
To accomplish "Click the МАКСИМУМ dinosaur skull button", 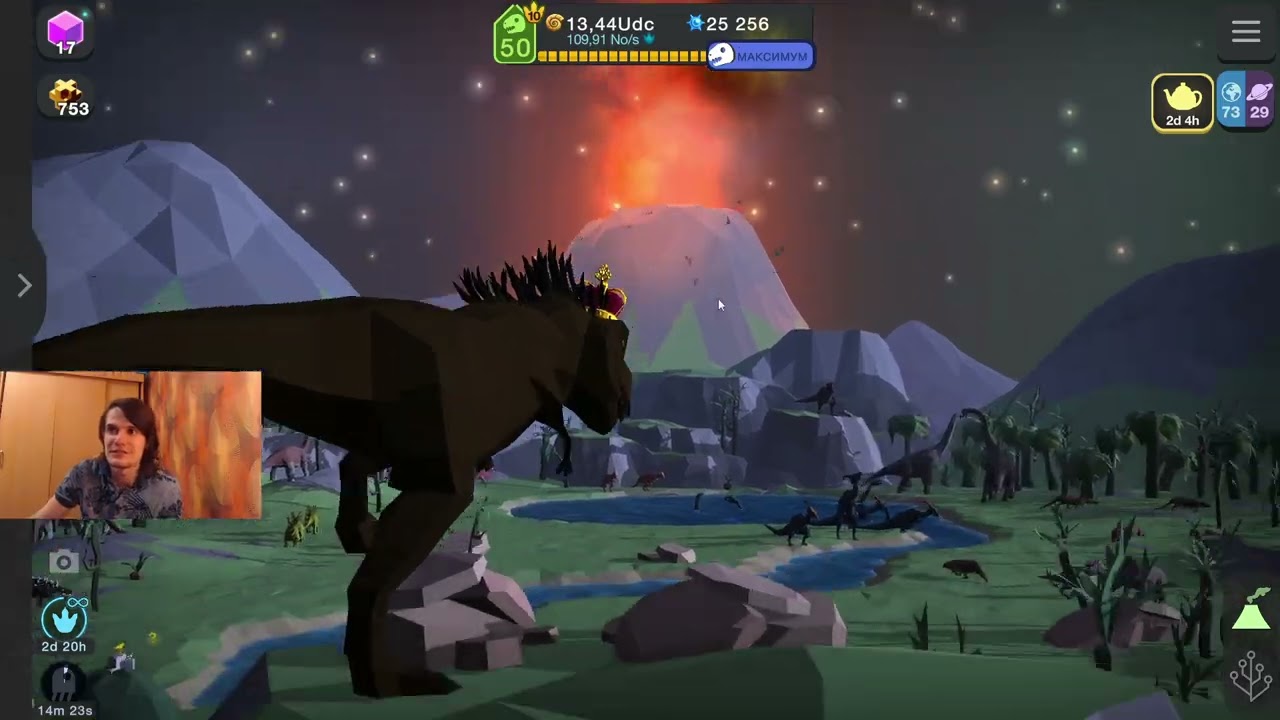I will 760,56.
